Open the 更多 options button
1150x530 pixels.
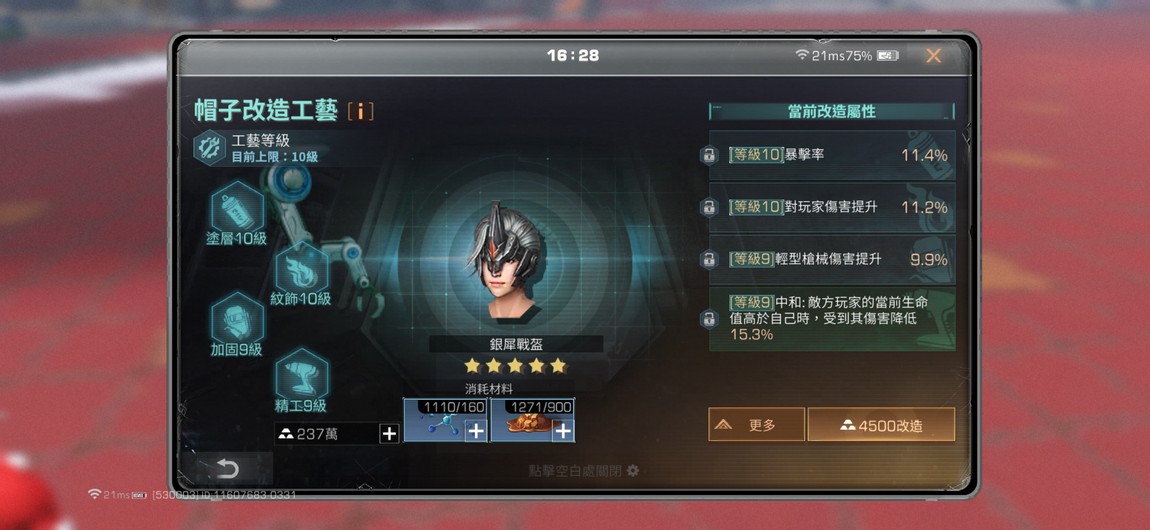(x=756, y=425)
